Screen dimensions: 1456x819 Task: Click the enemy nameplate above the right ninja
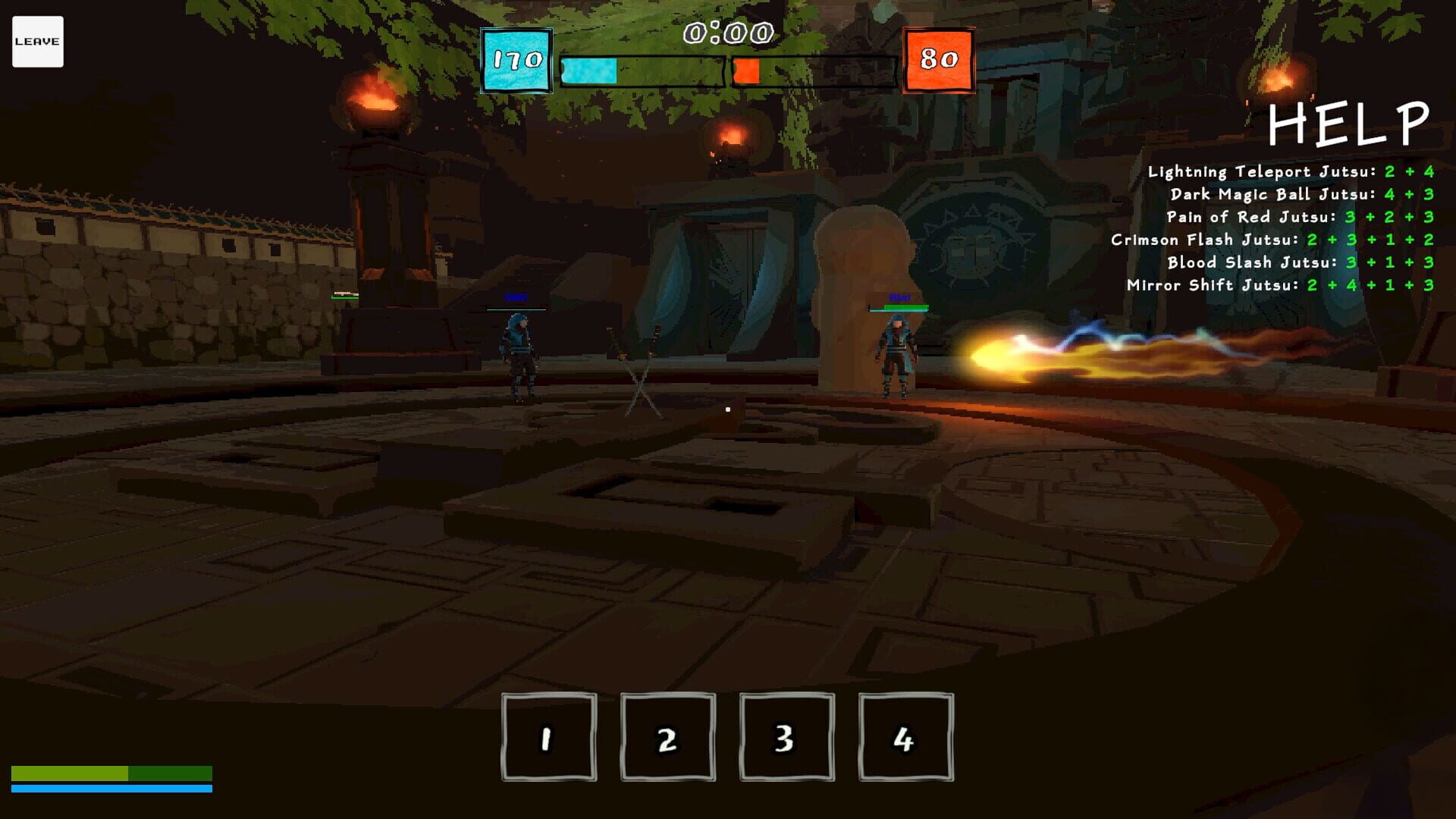[899, 299]
